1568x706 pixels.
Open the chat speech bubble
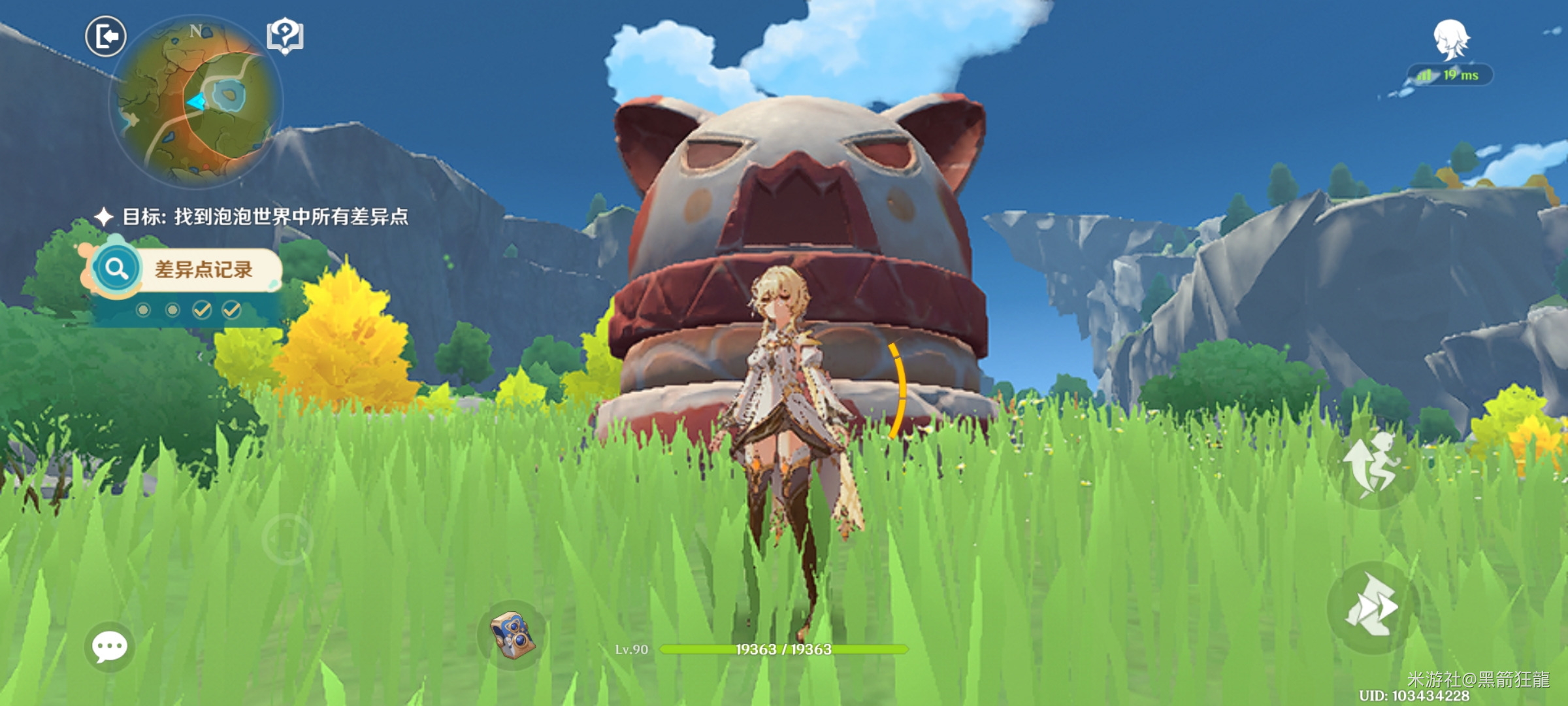tap(109, 647)
